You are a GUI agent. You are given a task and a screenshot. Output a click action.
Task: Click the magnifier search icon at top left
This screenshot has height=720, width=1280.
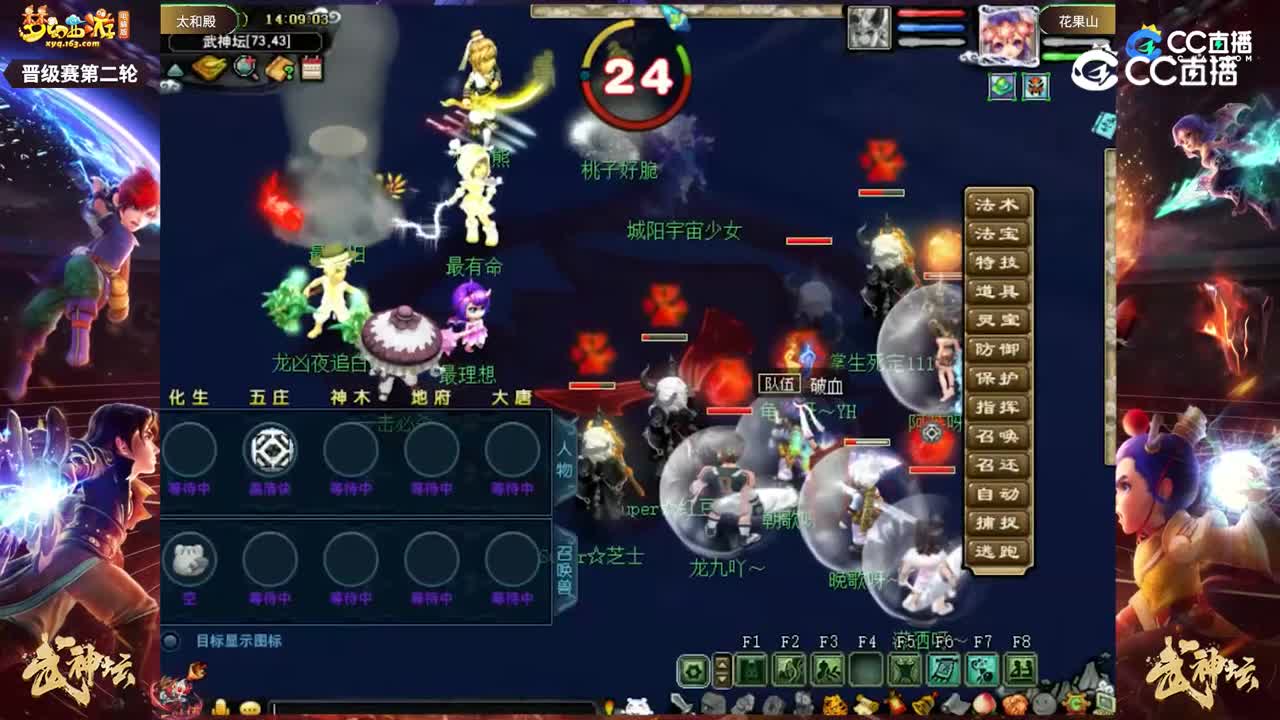click(245, 69)
